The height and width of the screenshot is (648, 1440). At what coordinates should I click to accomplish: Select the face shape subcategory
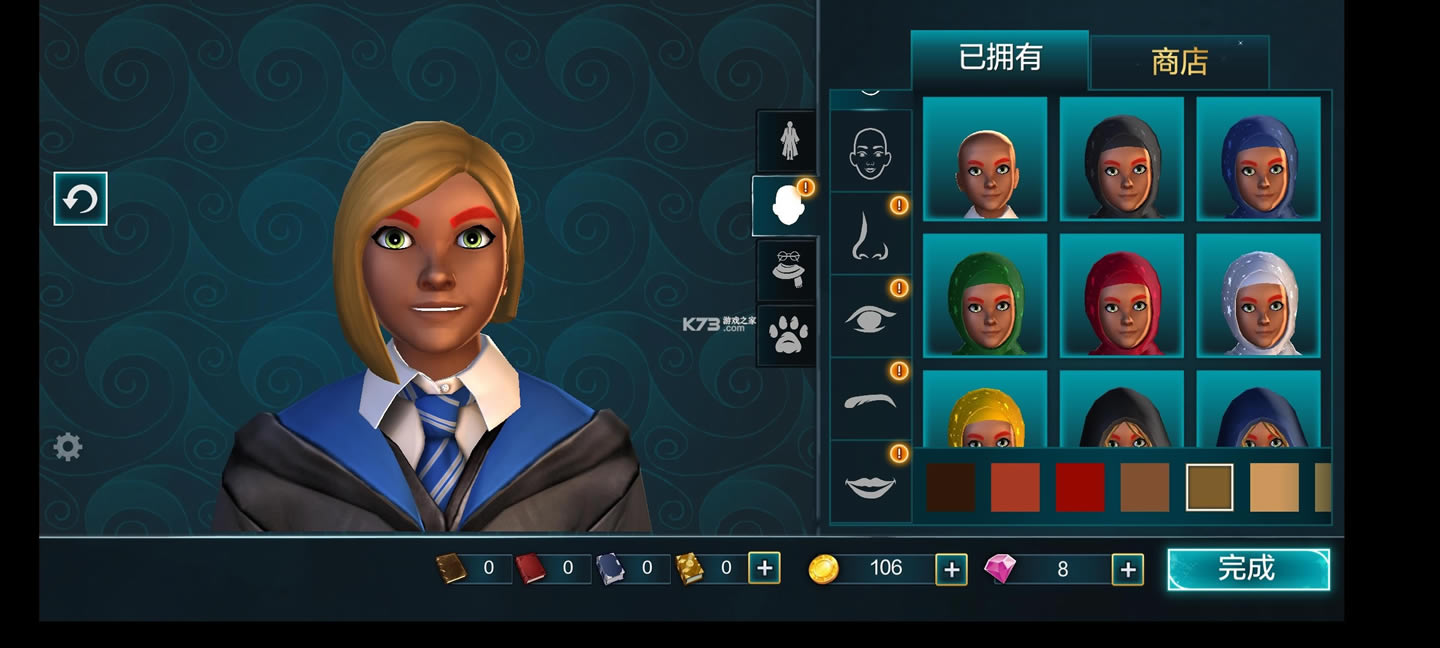click(x=870, y=151)
